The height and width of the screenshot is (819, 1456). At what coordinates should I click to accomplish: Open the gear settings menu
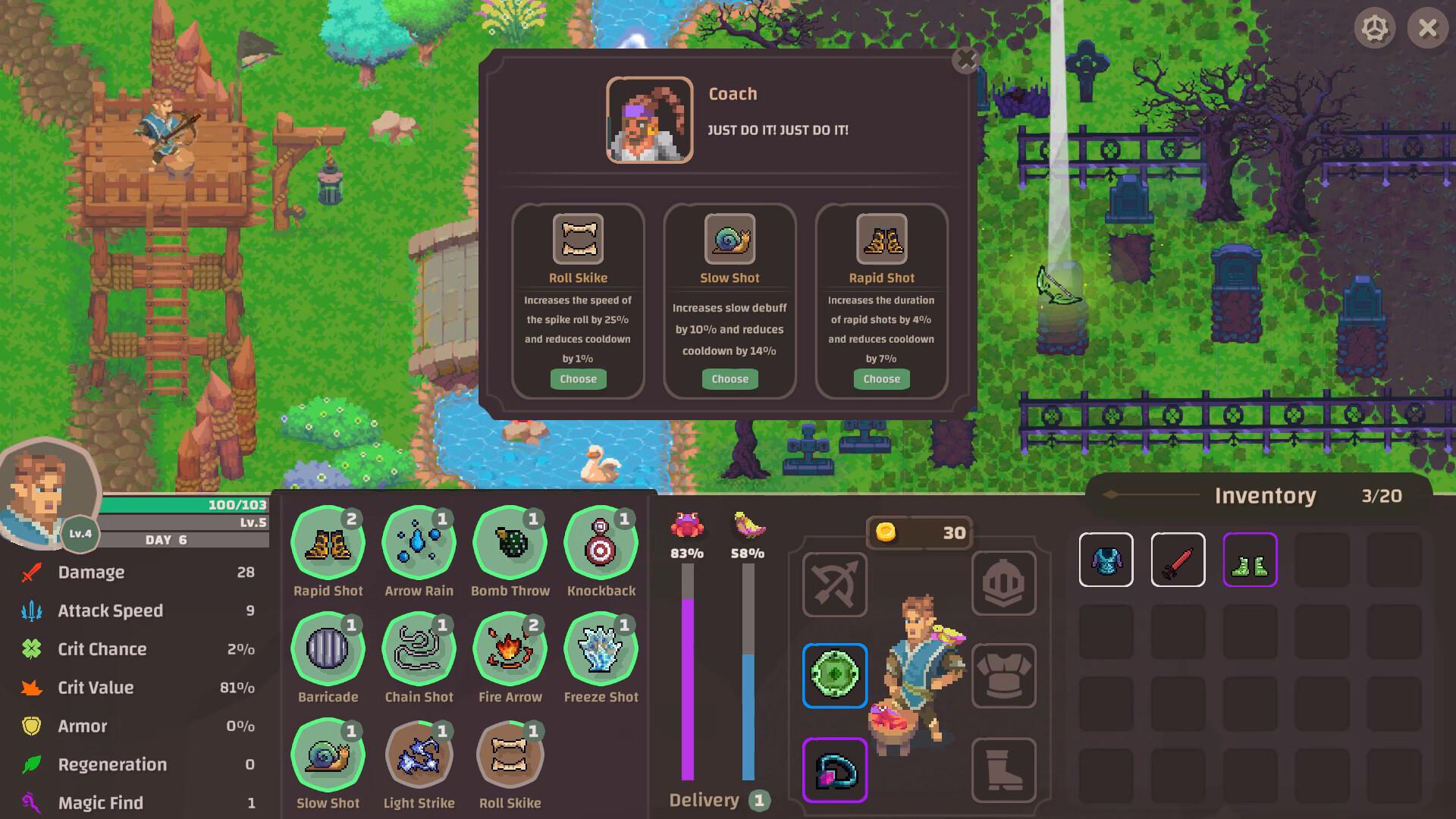[x=1374, y=29]
